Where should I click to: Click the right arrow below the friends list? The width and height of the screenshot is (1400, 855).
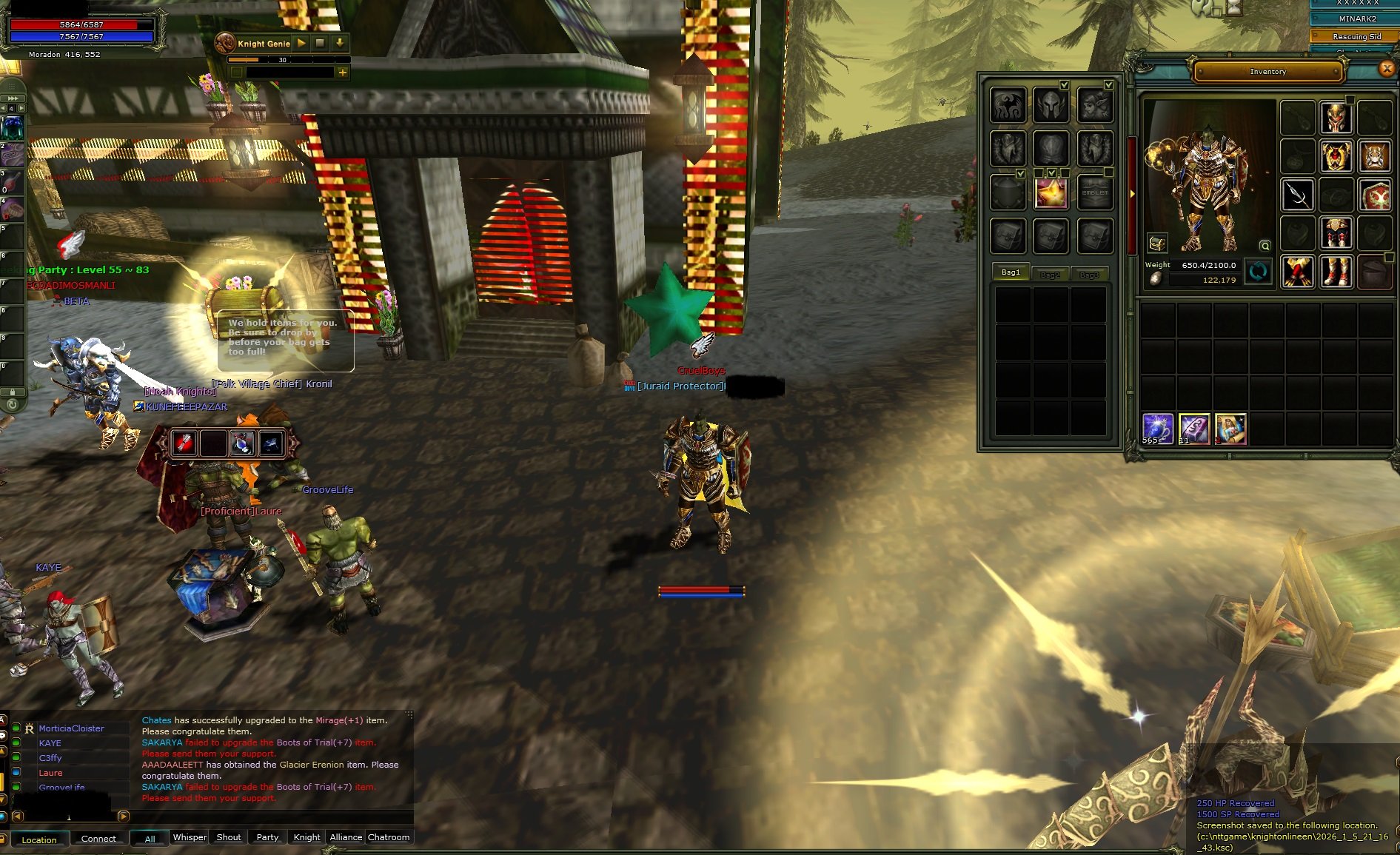click(124, 817)
